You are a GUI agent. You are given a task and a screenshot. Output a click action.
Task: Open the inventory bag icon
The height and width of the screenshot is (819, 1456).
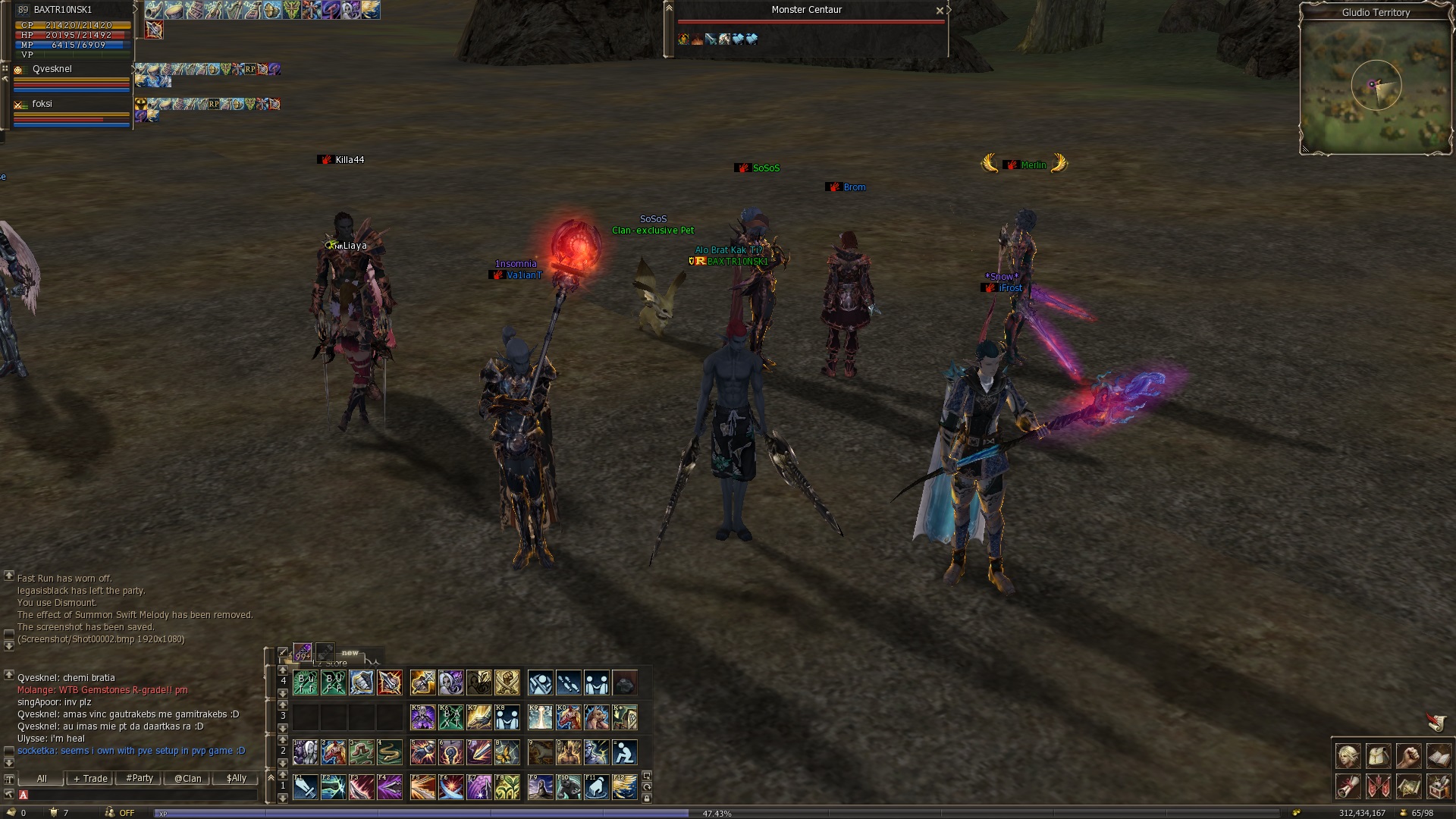tap(1378, 756)
